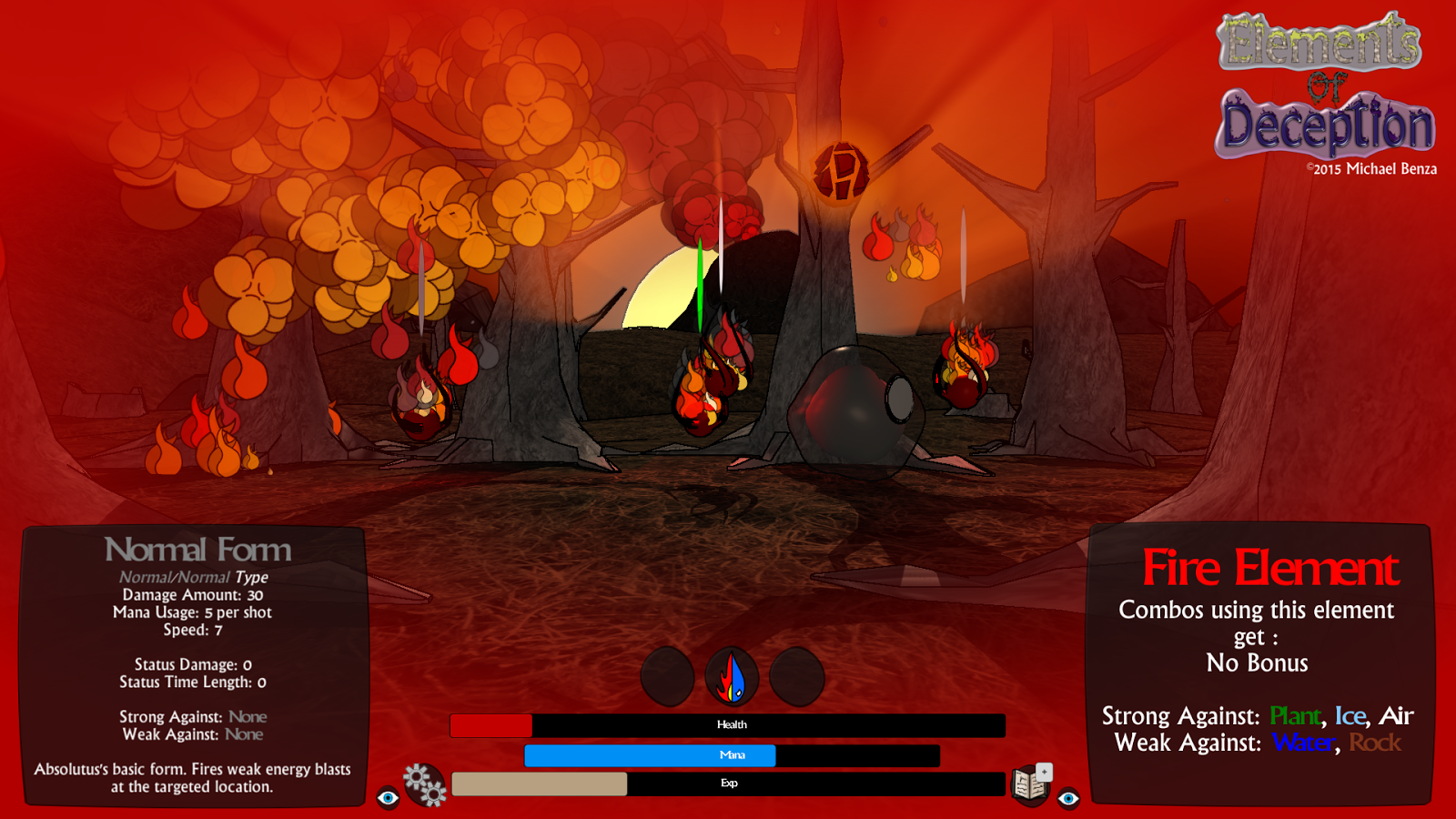Open the spellbook journal icon
Screen dimensions: 1456x819
[x=1031, y=784]
